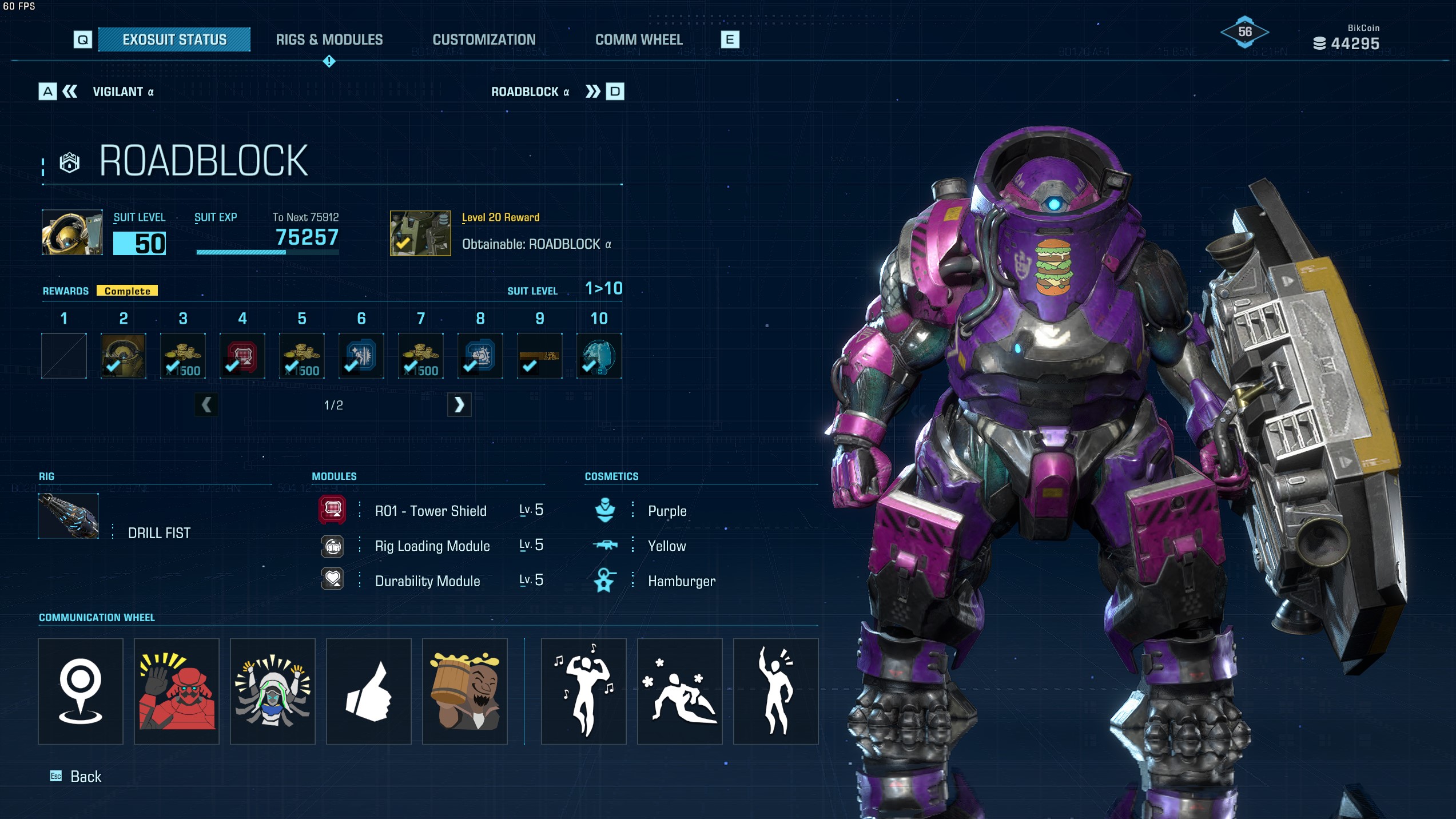Choose the Hamburger decal cosmetic

coord(681,581)
